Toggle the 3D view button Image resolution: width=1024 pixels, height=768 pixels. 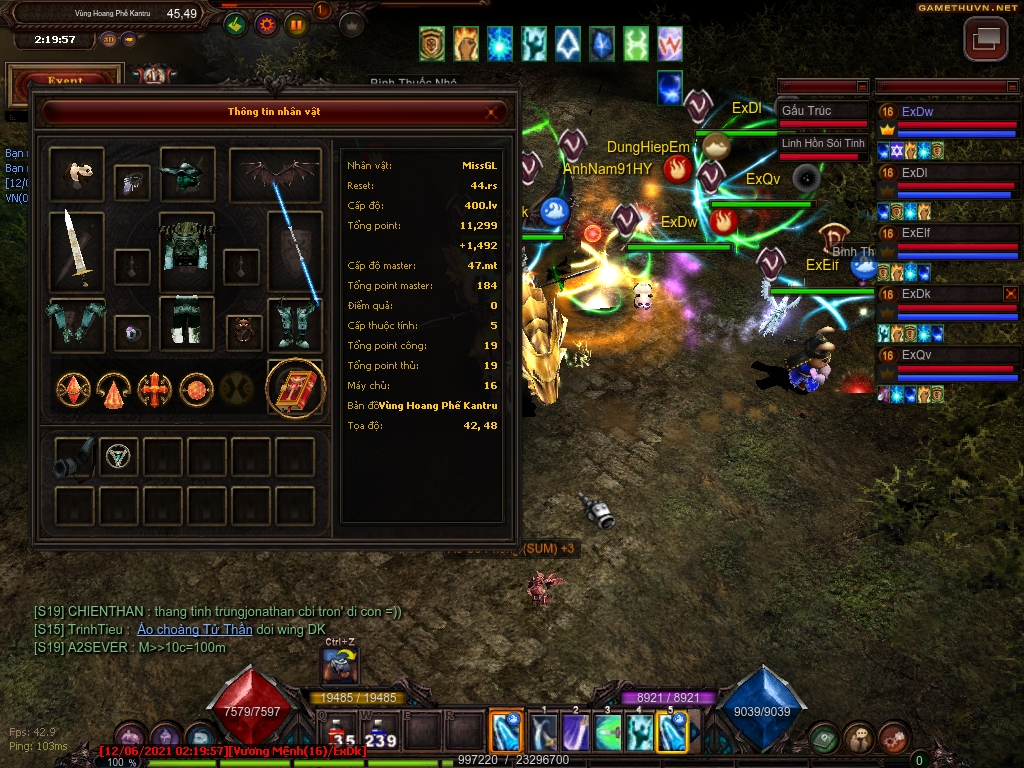tap(108, 40)
